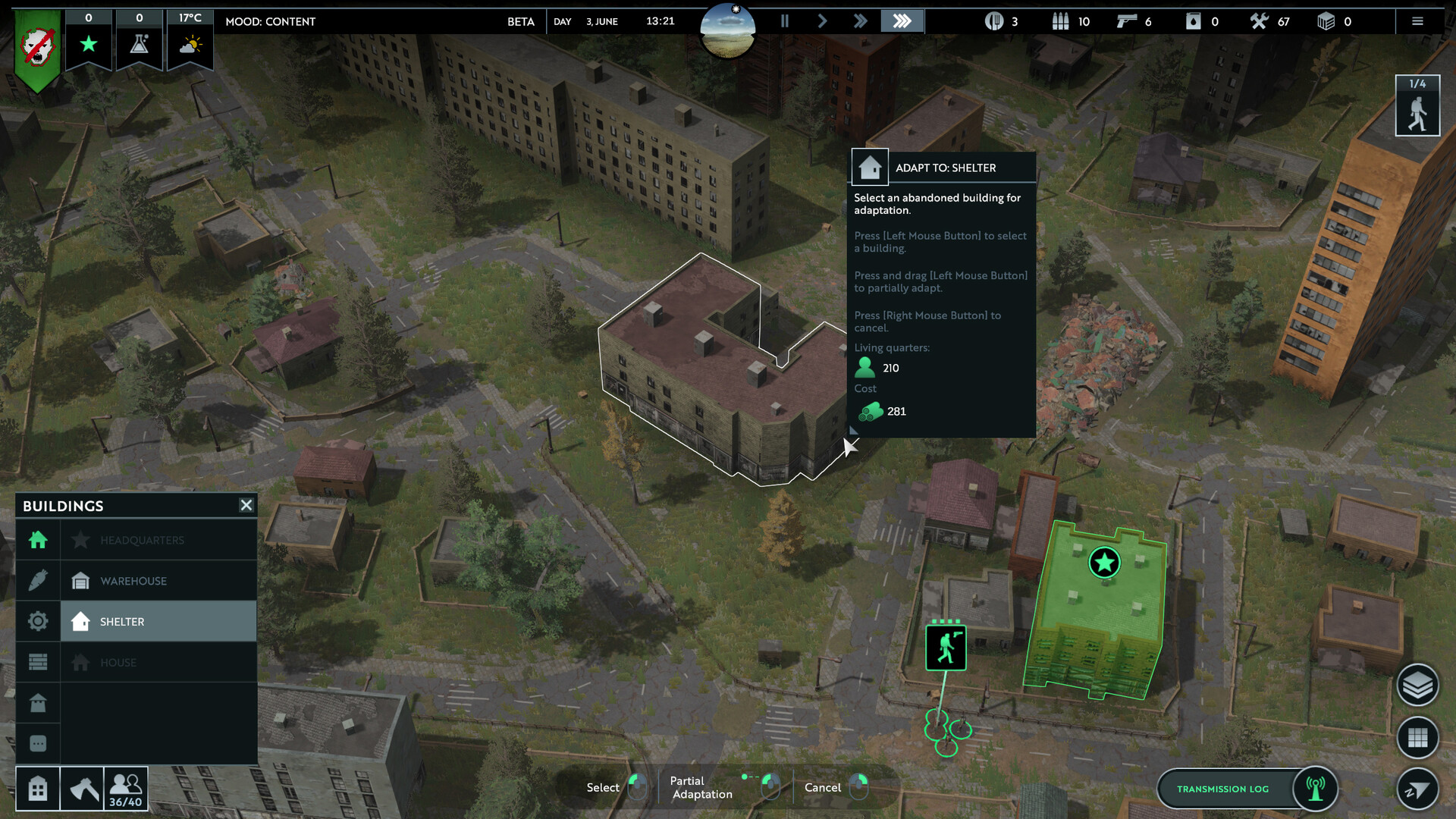Select the green house building category icon
This screenshot has height=819, width=1456.
38,539
